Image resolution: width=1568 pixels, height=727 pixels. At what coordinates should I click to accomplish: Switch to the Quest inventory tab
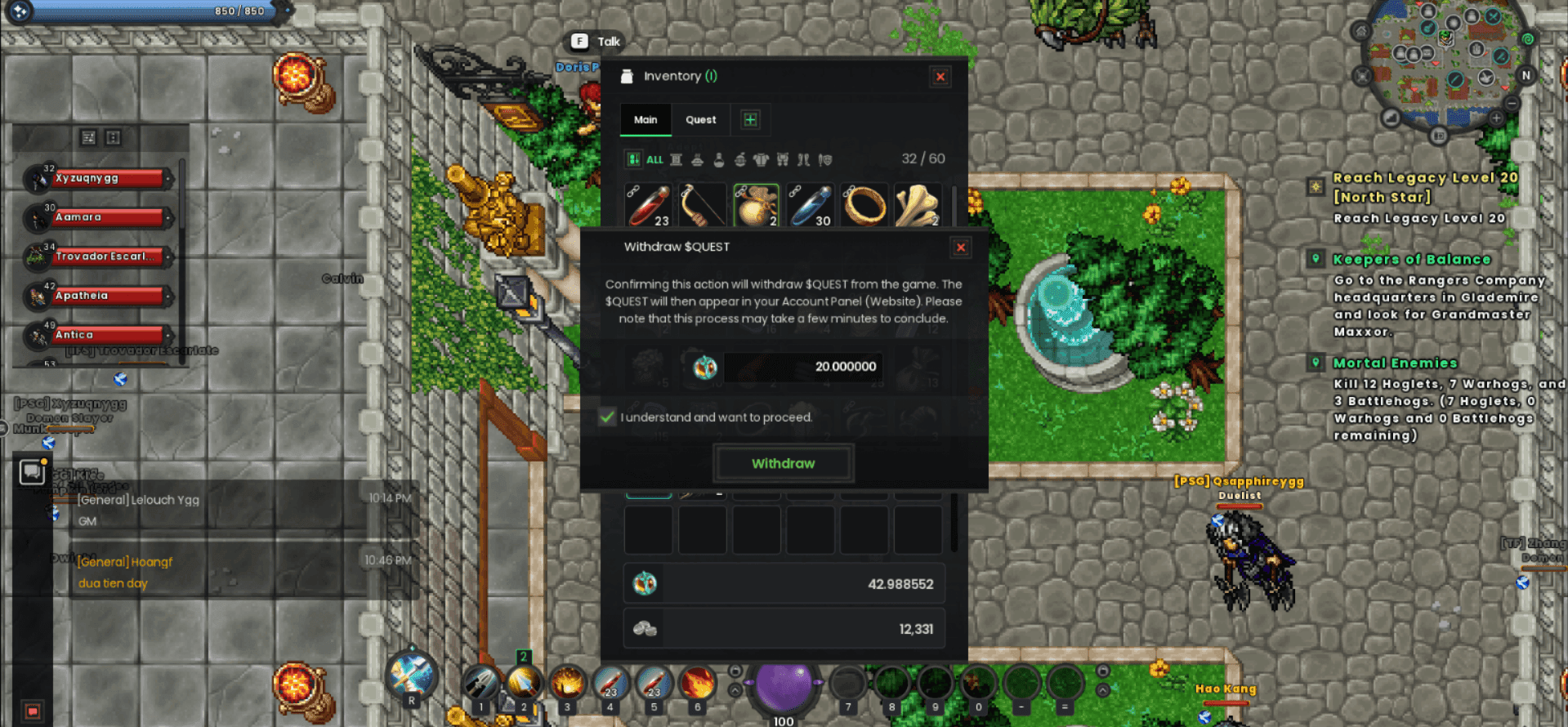[x=700, y=120]
